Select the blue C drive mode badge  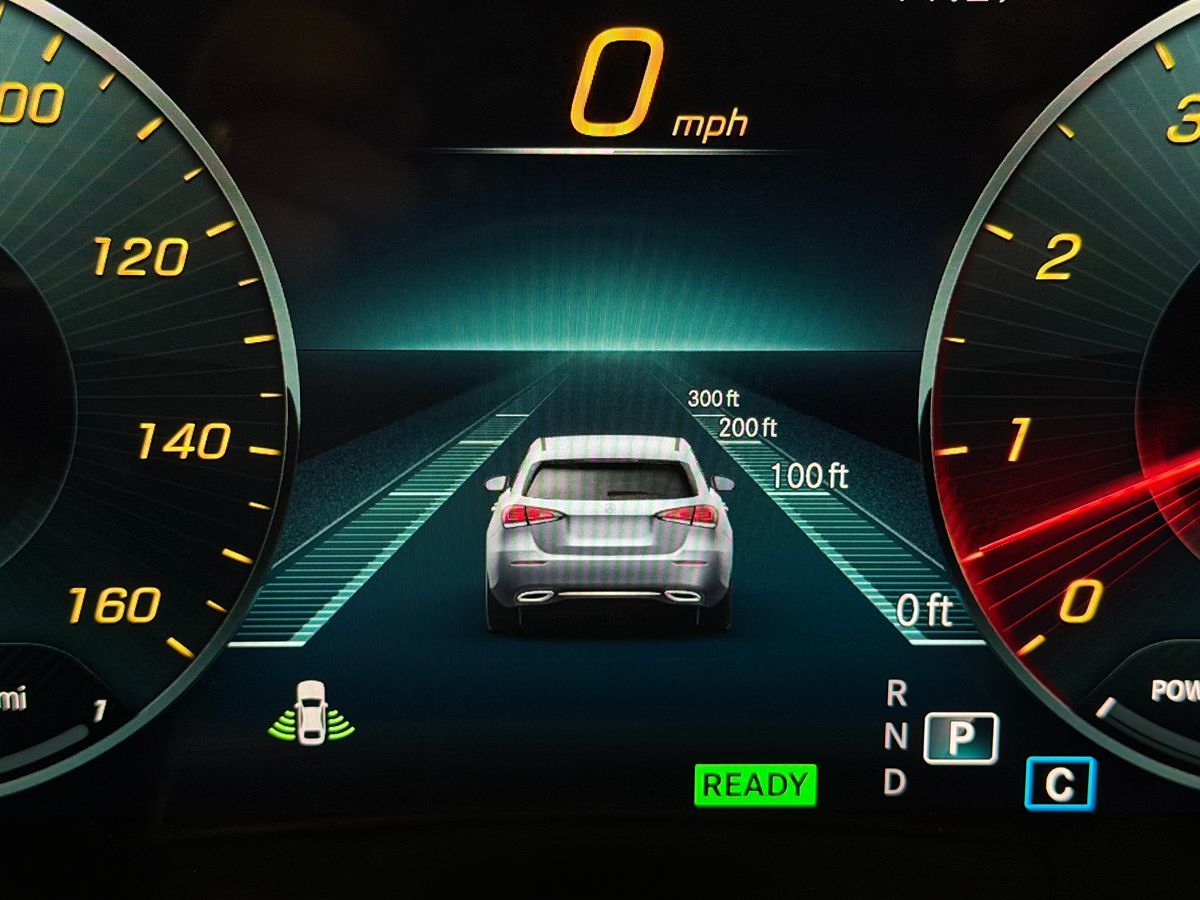point(1060,784)
